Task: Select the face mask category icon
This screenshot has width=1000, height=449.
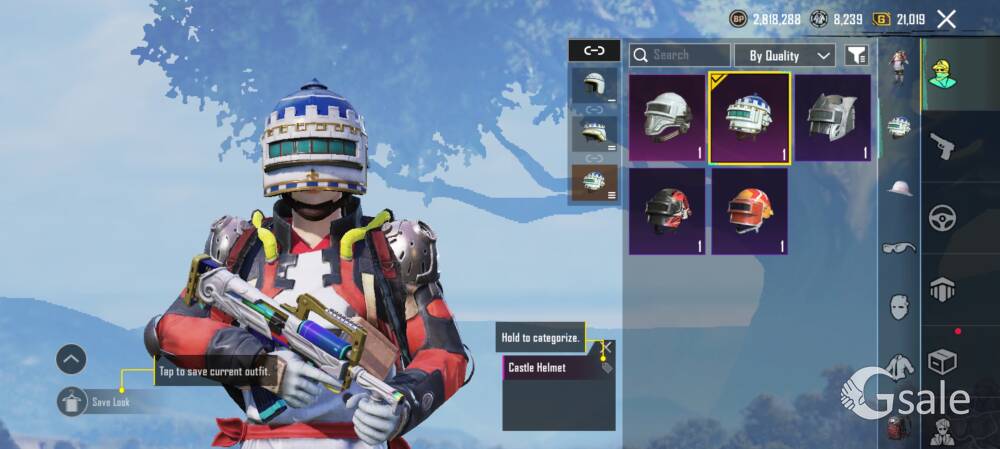Action: point(899,306)
